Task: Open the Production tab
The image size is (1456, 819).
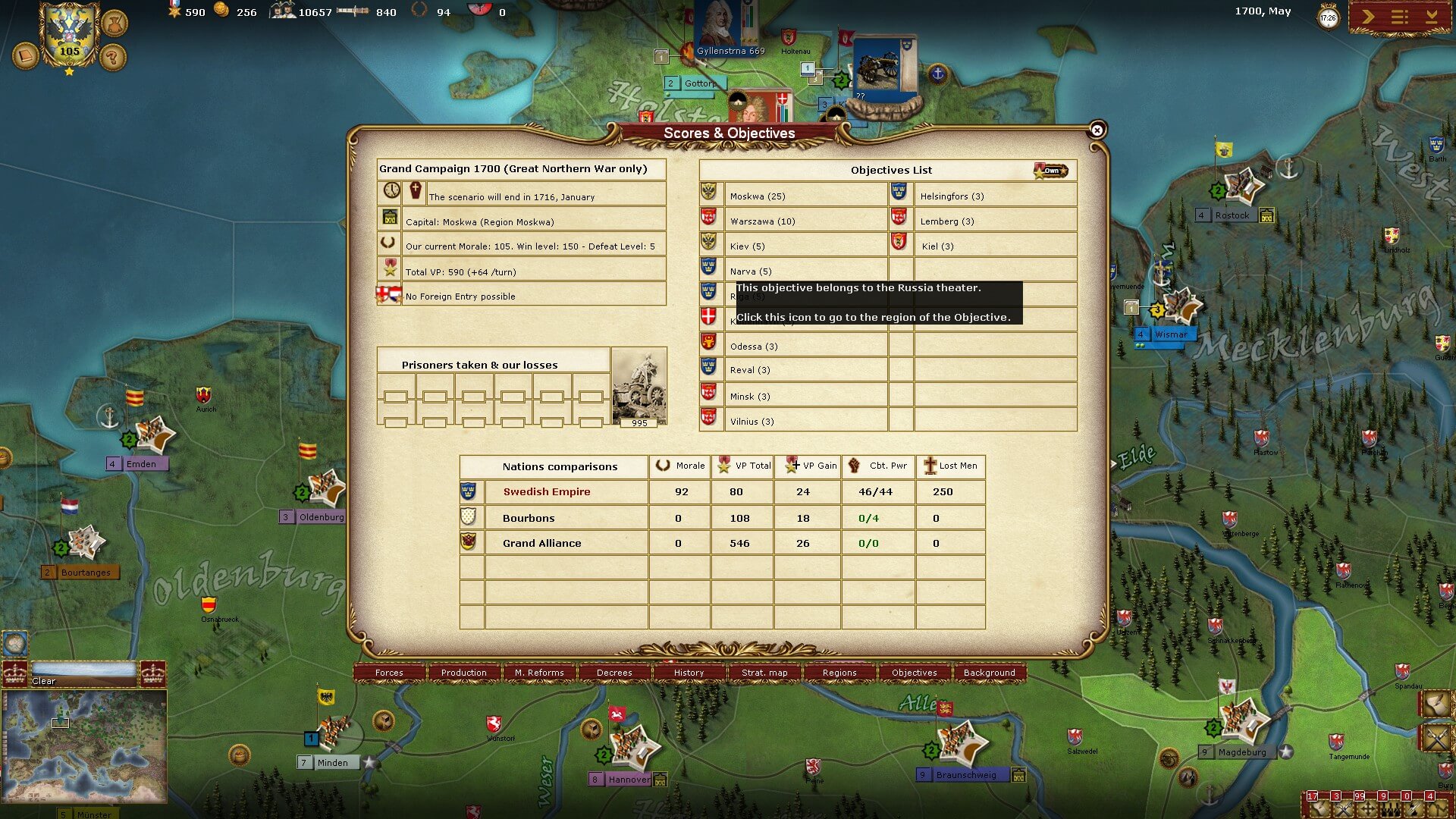Action: [x=463, y=673]
